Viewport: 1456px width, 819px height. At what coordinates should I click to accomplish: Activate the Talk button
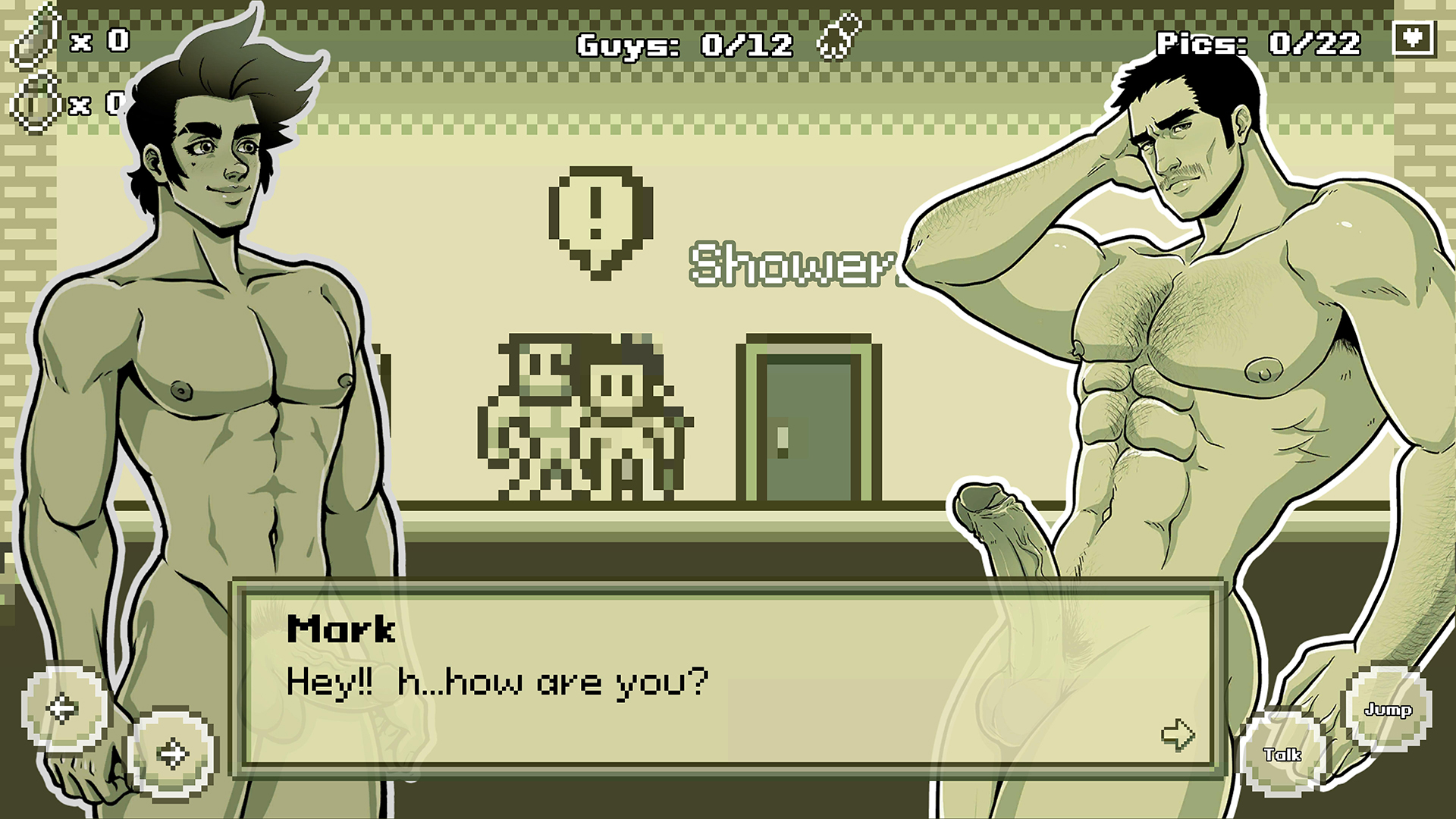click(1282, 754)
